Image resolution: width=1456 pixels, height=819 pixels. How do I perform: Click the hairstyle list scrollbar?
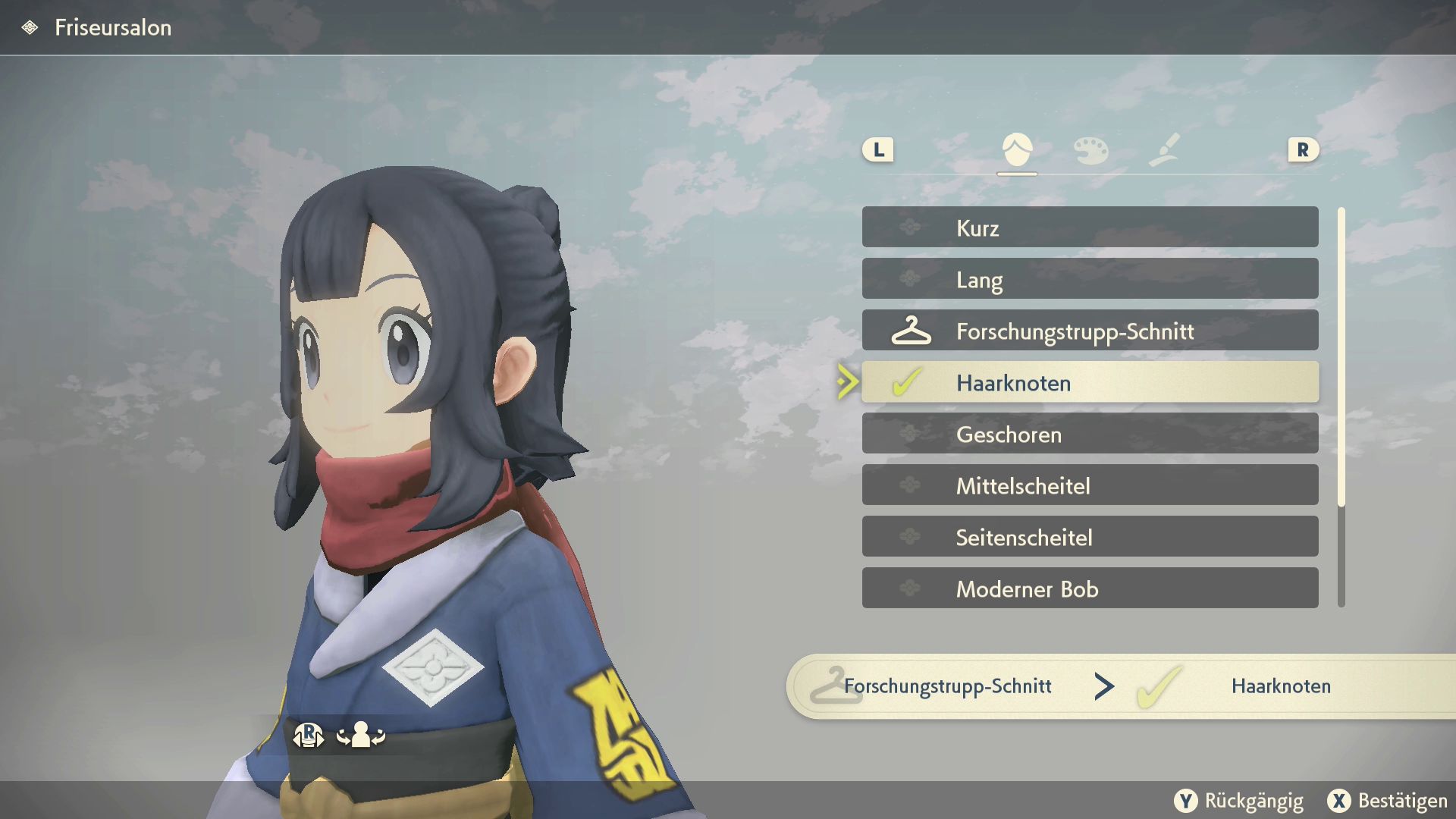pyautogui.click(x=1341, y=356)
